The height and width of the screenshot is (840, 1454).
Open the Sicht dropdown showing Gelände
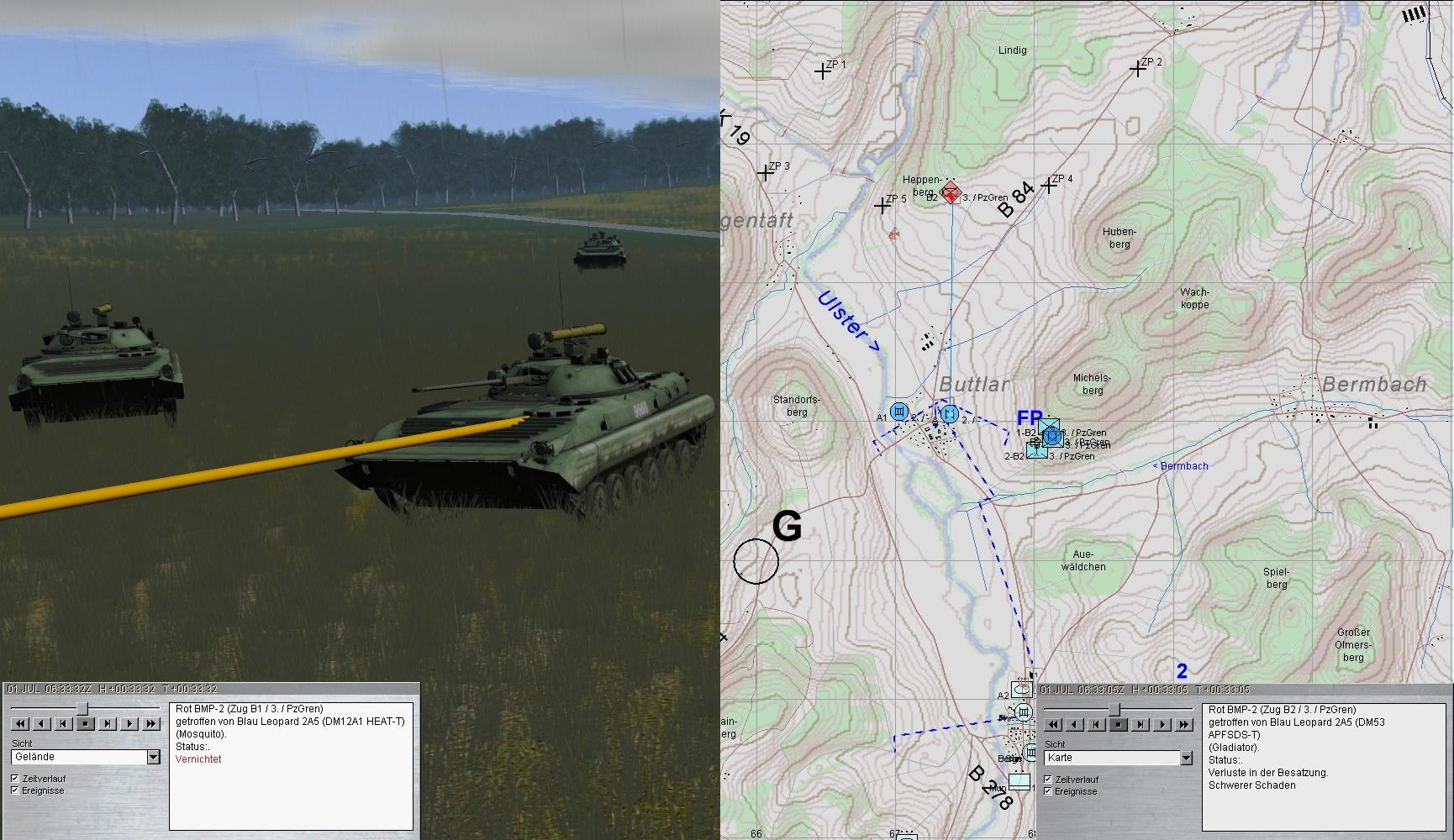tap(153, 757)
